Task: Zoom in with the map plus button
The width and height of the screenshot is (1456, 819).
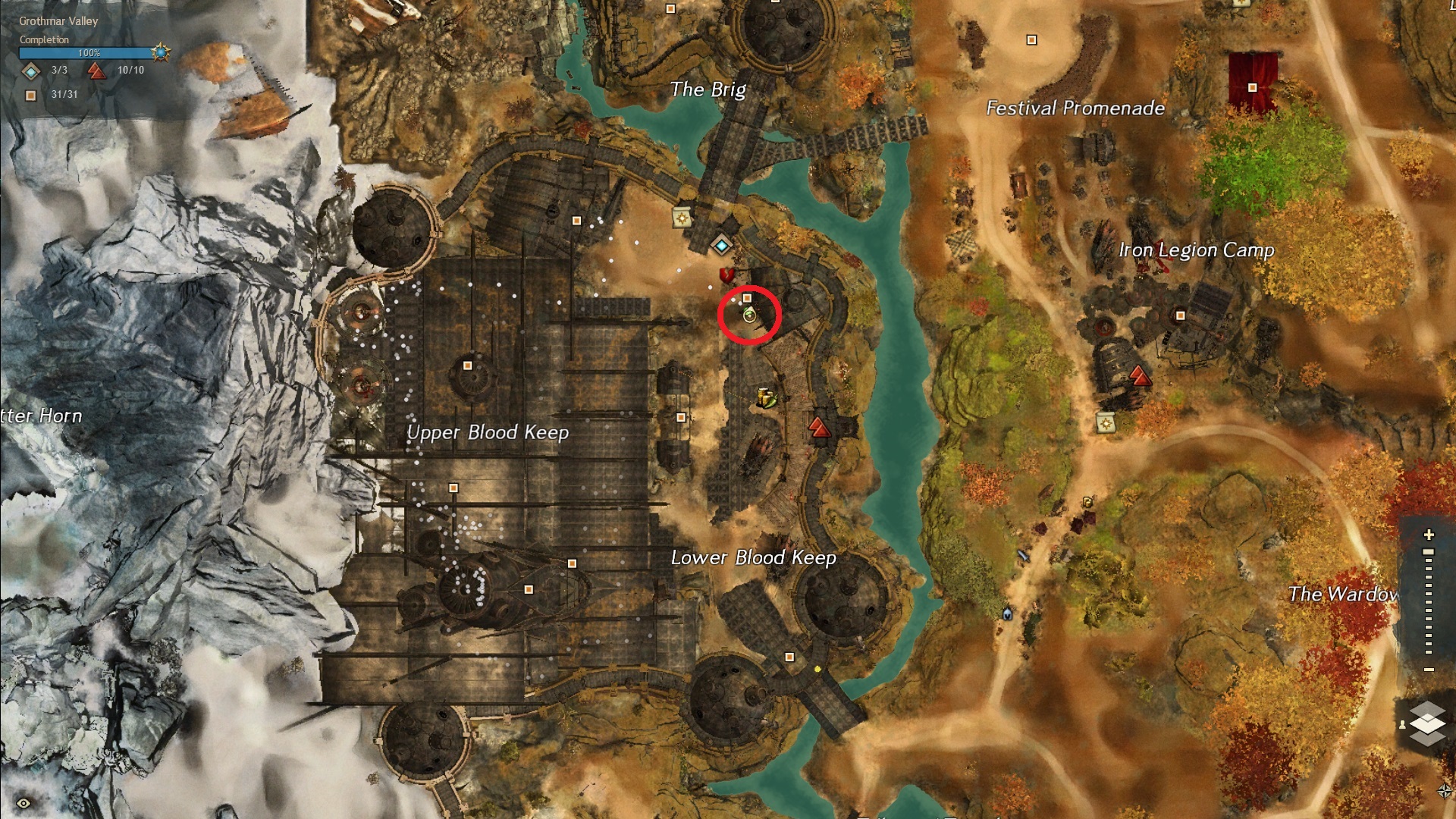Action: point(1429,535)
